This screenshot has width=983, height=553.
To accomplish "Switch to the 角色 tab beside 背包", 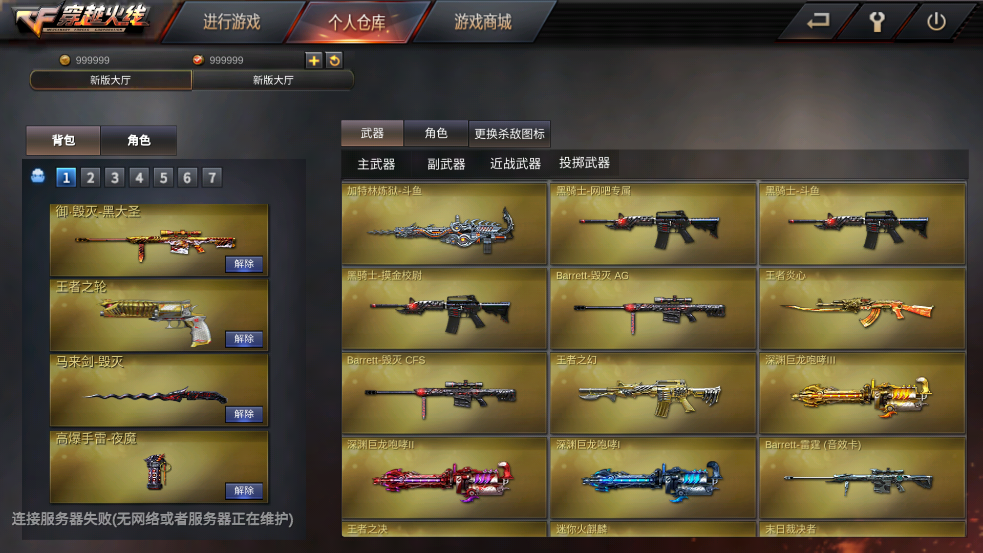I will click(x=139, y=140).
